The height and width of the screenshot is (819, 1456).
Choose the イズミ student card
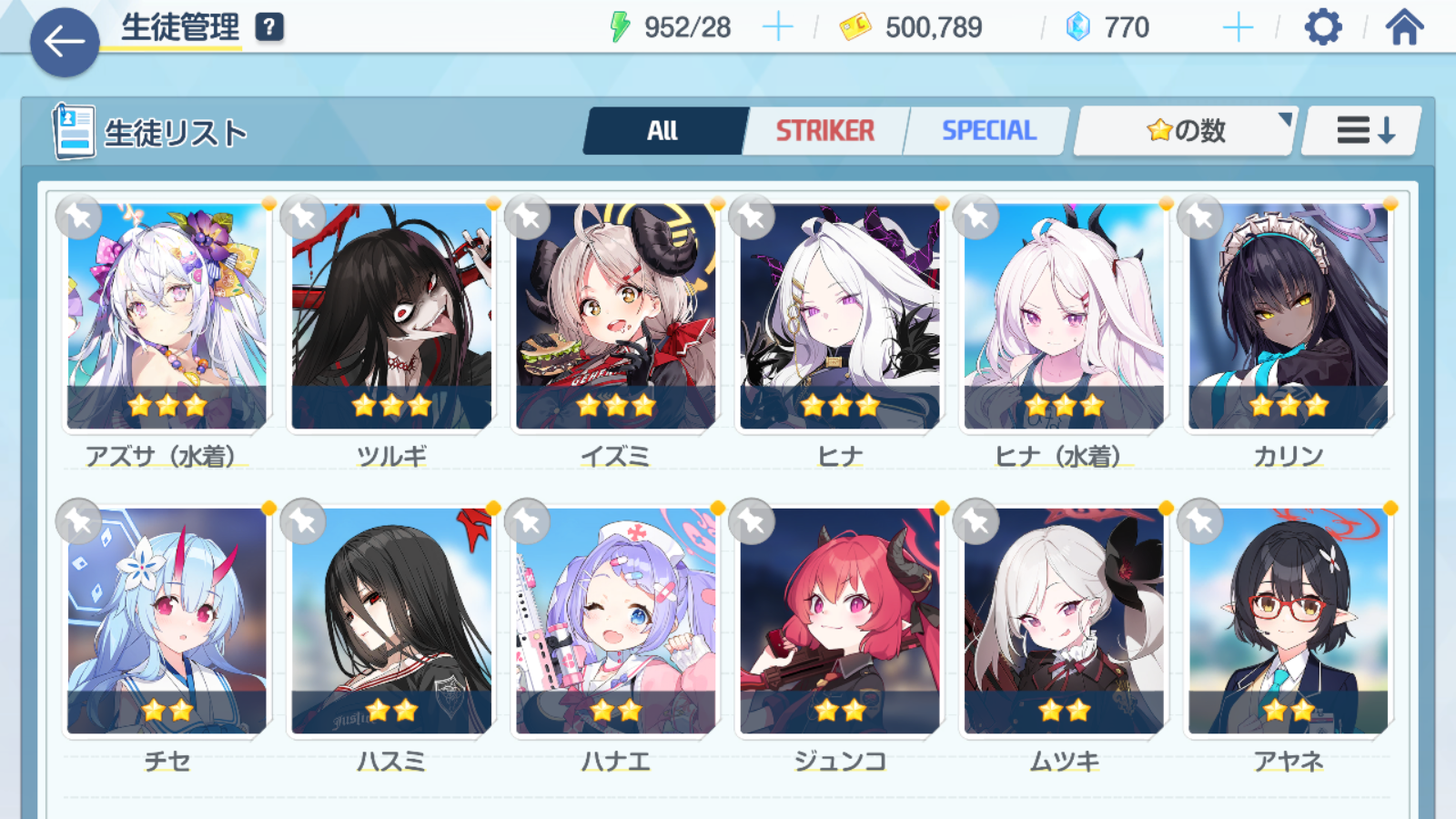615,316
